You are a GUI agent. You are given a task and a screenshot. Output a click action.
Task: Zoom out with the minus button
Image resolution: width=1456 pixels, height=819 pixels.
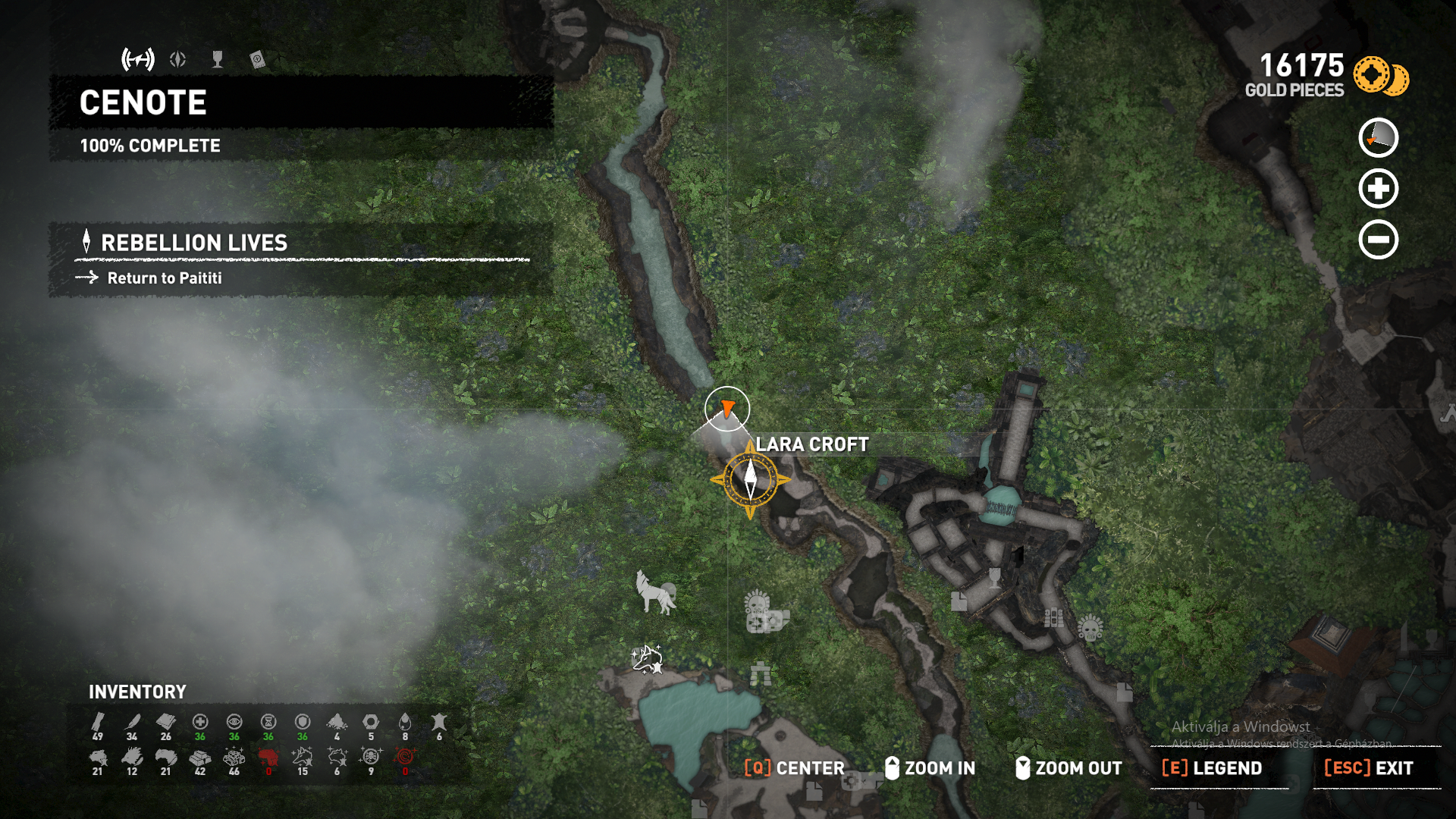pos(1378,240)
